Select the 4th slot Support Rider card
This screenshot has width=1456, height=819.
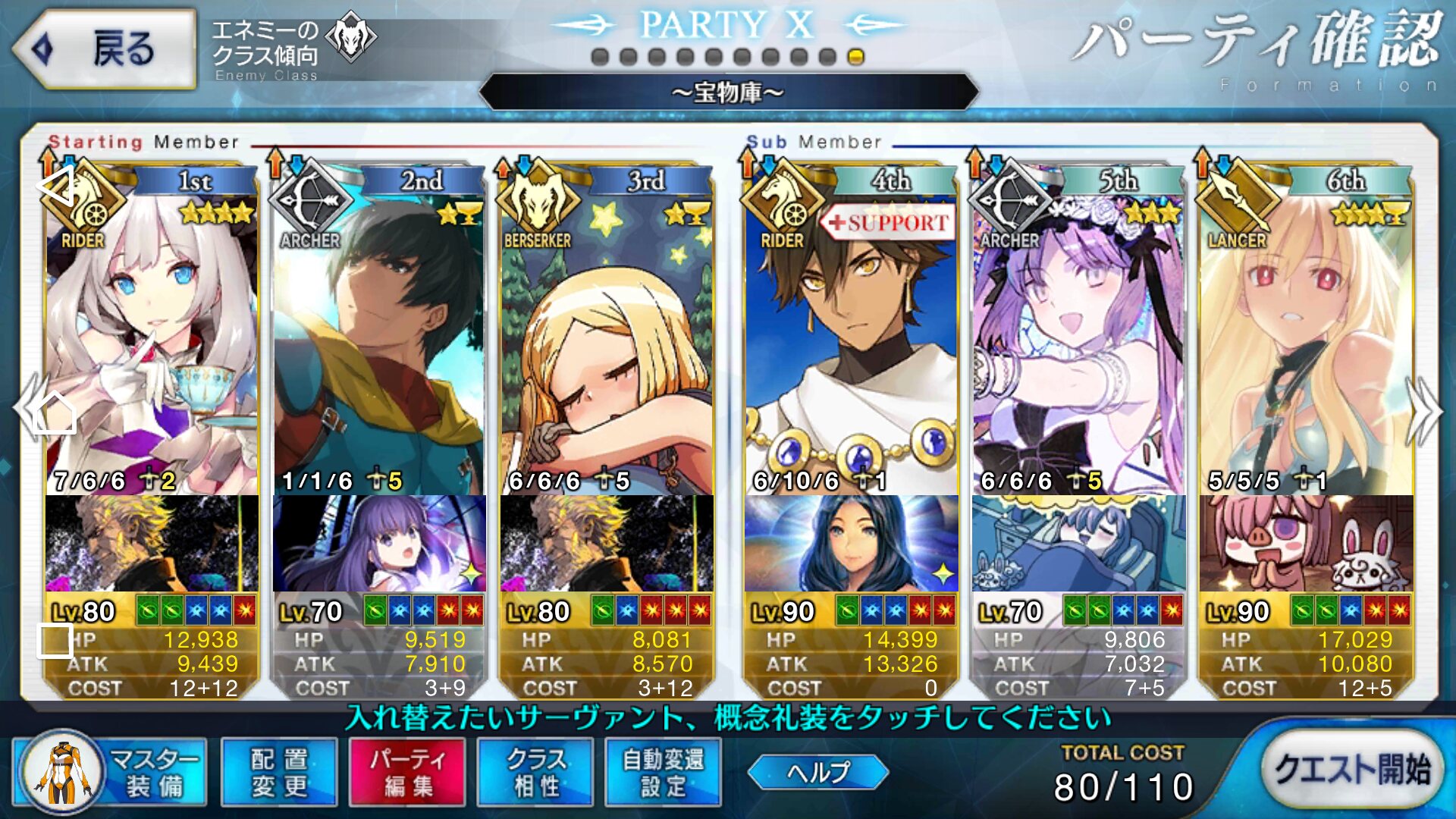851,334
